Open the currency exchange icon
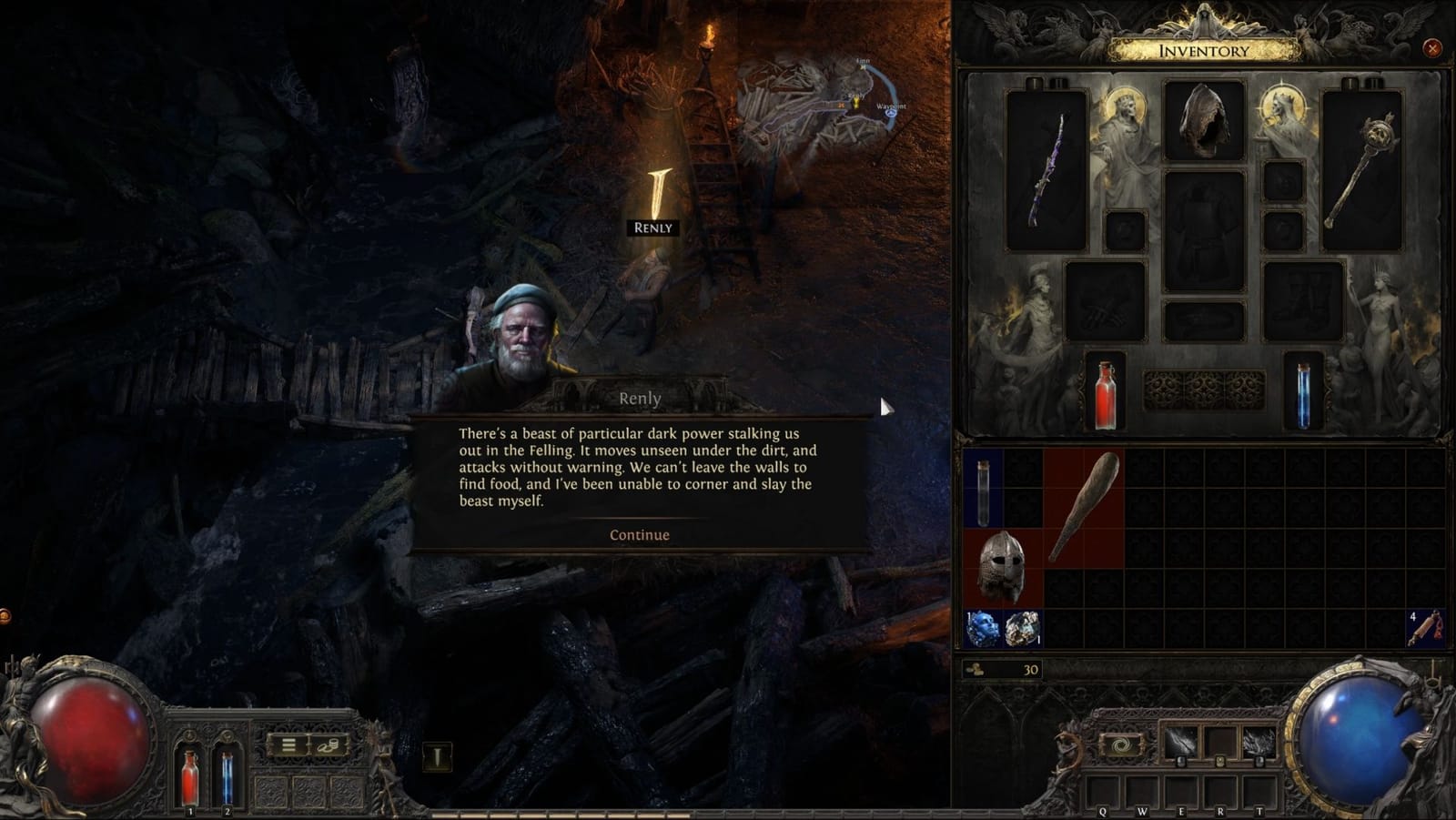The height and width of the screenshot is (820, 1456). [328, 745]
